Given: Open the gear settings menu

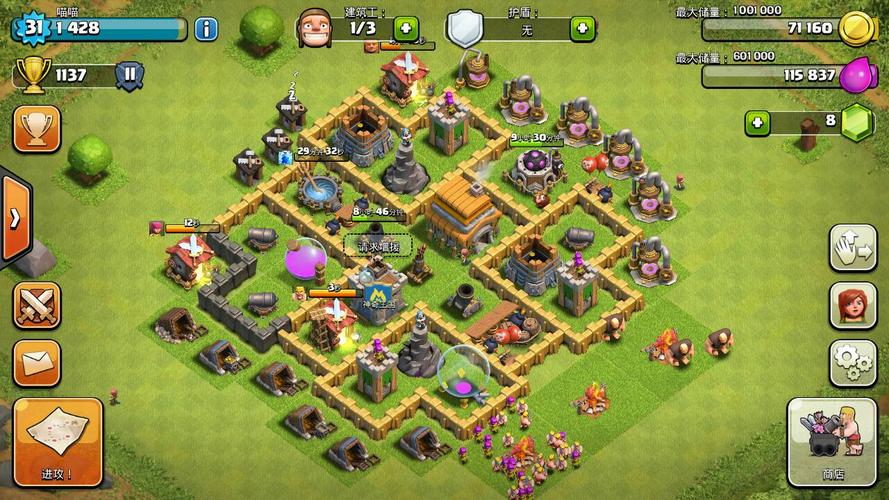Looking at the screenshot, I should (x=852, y=363).
